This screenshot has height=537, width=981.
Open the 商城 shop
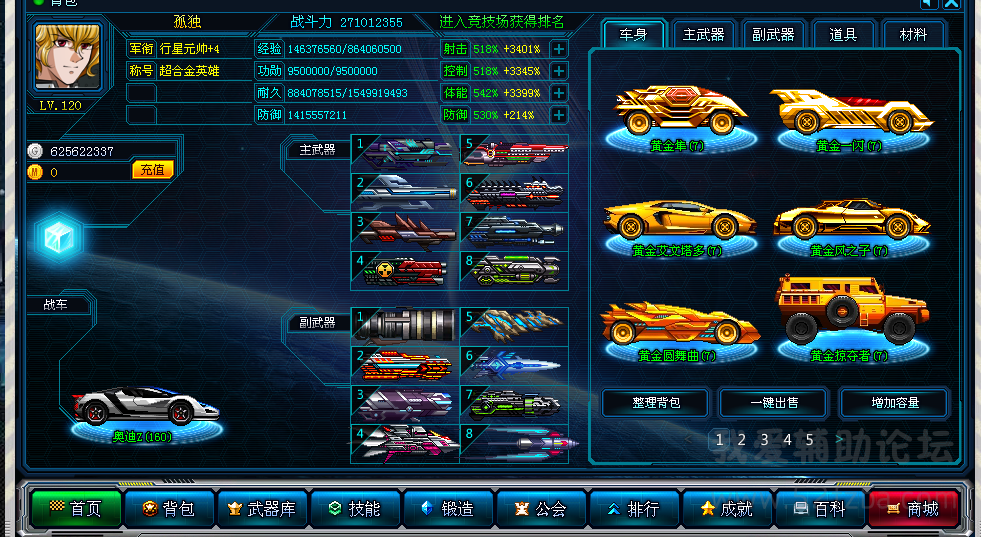(x=913, y=509)
